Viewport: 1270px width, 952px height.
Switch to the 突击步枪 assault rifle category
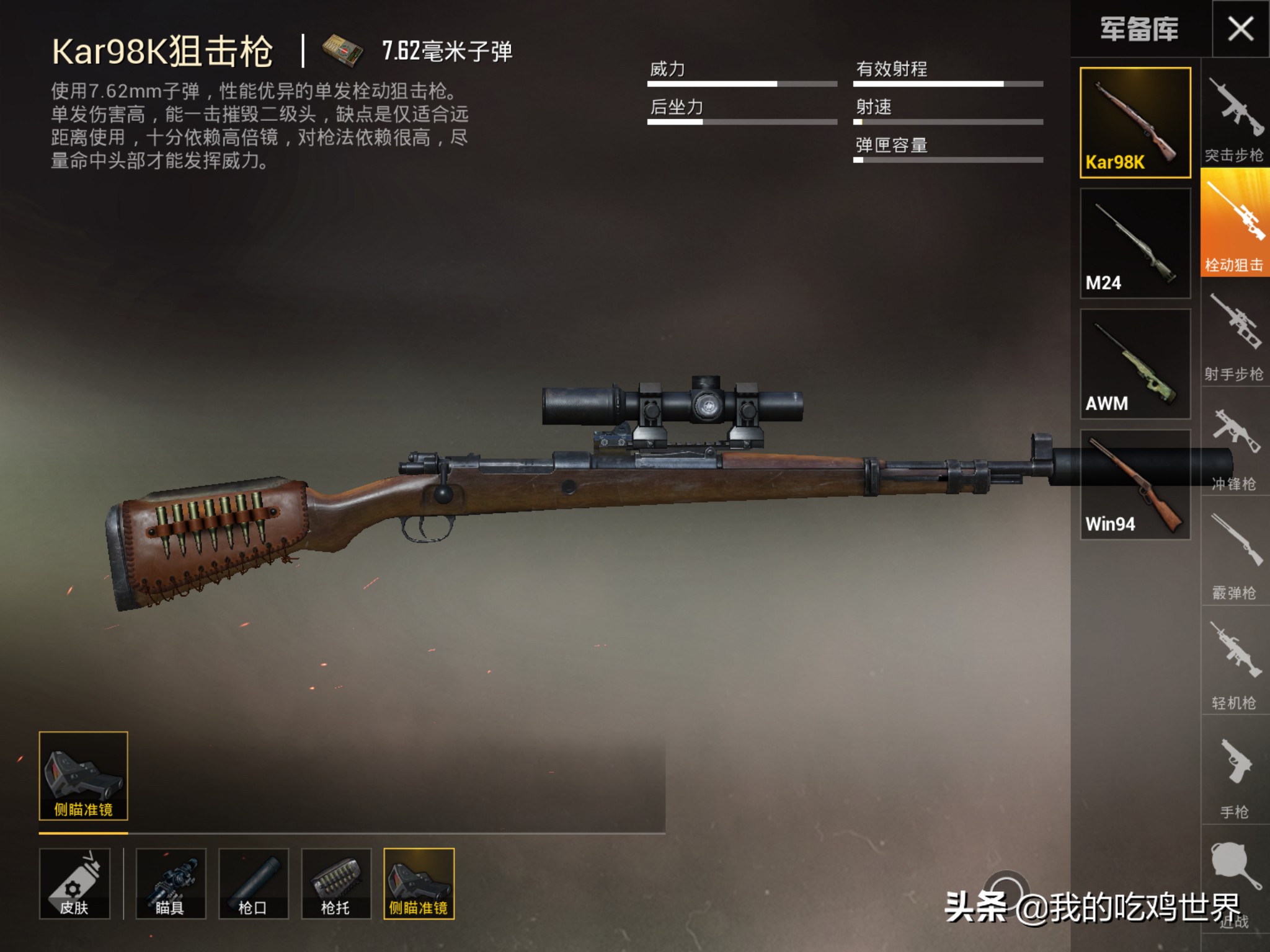pos(1234,118)
